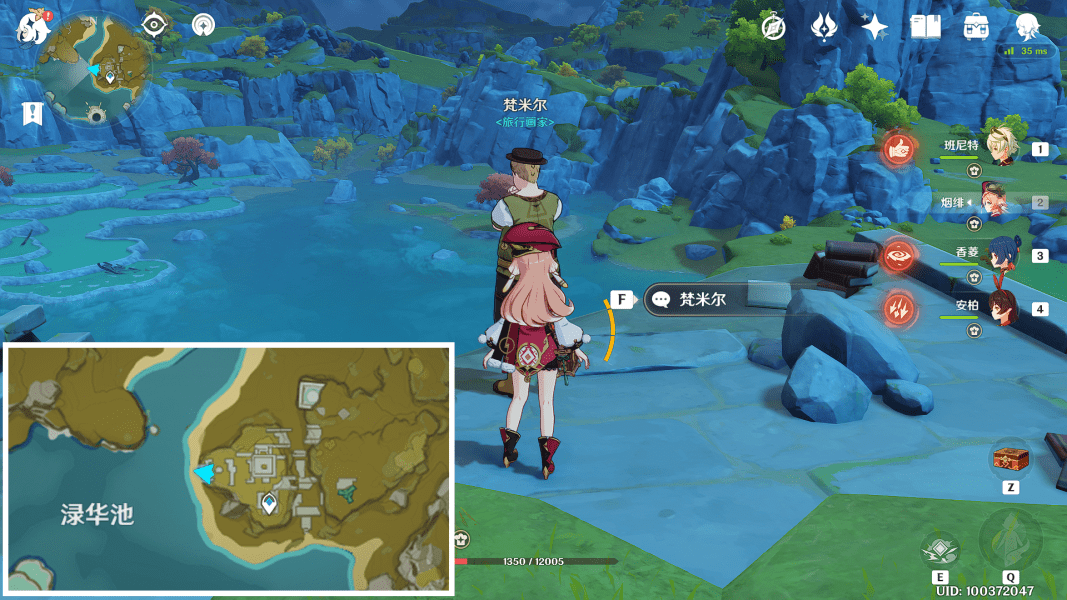The image size is (1067, 600).
Task: Trigger 班尼特's red elemental burst icon
Action: coord(900,149)
